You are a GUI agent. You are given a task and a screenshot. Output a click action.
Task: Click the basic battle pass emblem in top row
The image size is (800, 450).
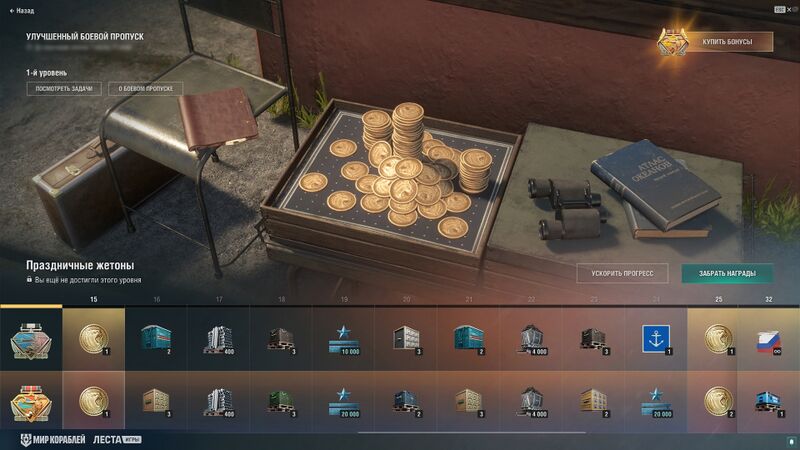pyautogui.click(x=31, y=338)
